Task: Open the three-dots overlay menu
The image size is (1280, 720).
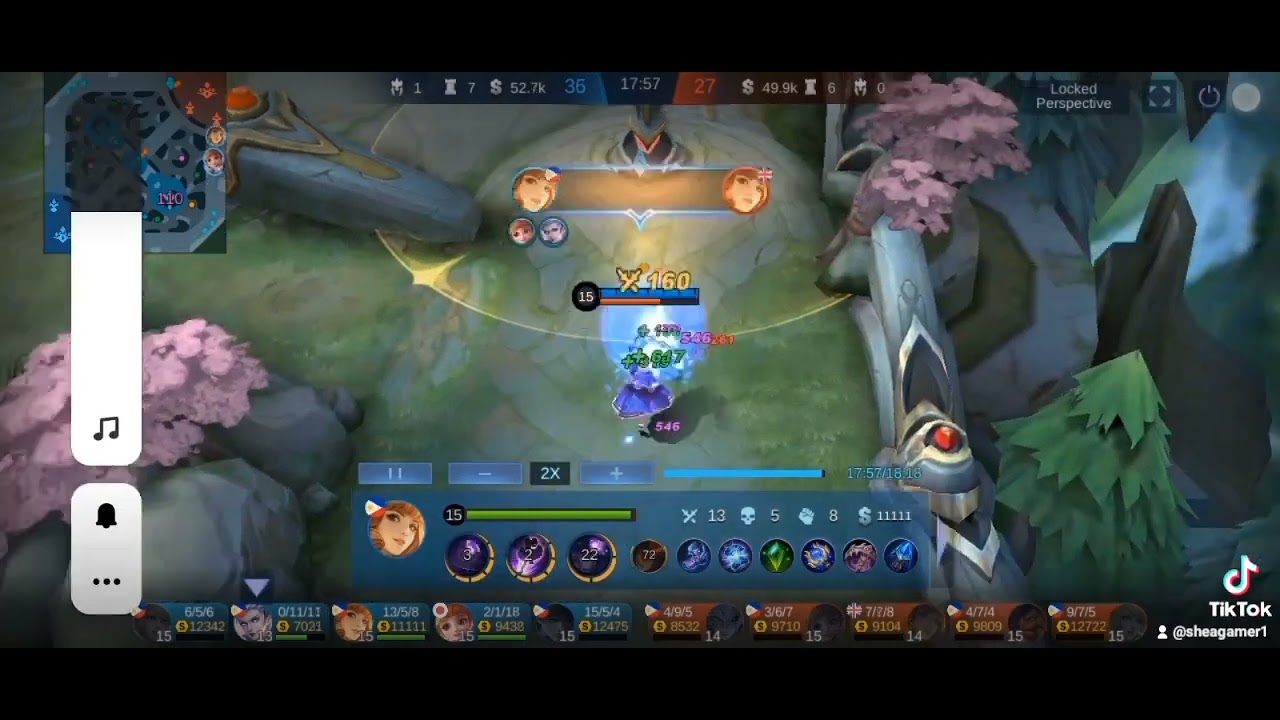Action: point(106,581)
